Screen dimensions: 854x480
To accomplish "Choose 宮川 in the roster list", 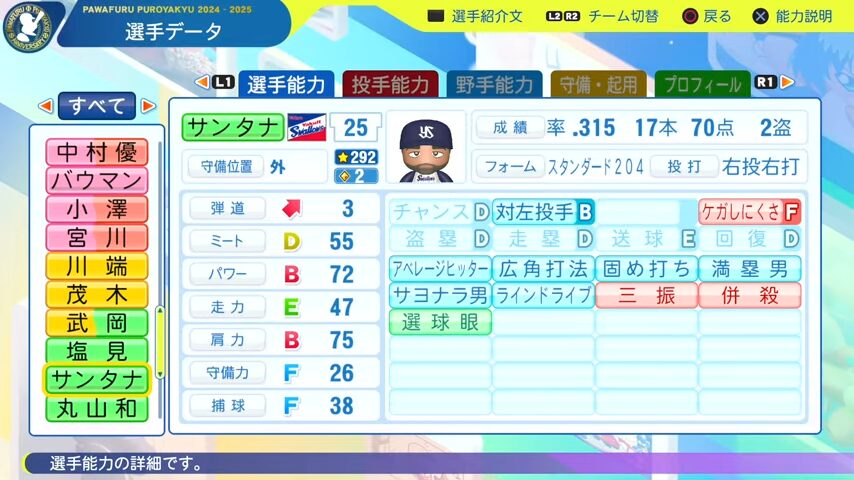I will pyautogui.click(x=96, y=238).
